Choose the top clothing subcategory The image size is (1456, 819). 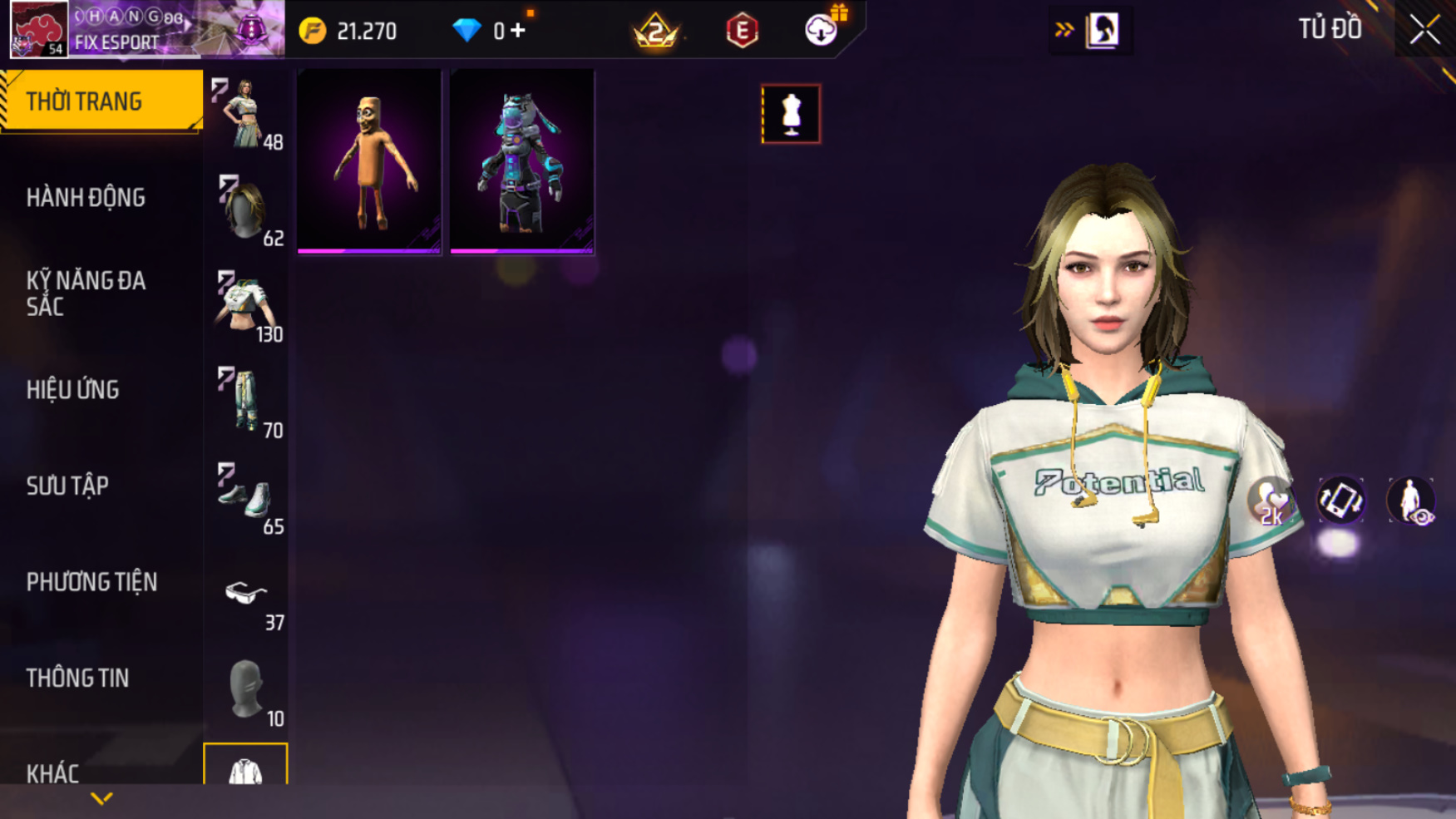[x=246, y=306]
